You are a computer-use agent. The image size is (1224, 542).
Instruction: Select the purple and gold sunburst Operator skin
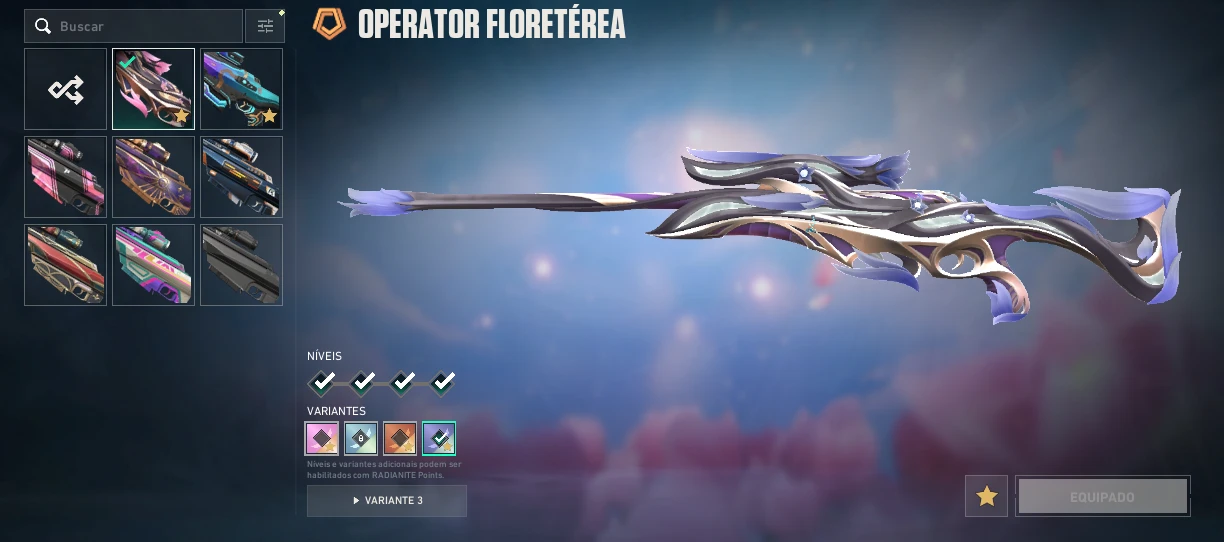coord(153,177)
